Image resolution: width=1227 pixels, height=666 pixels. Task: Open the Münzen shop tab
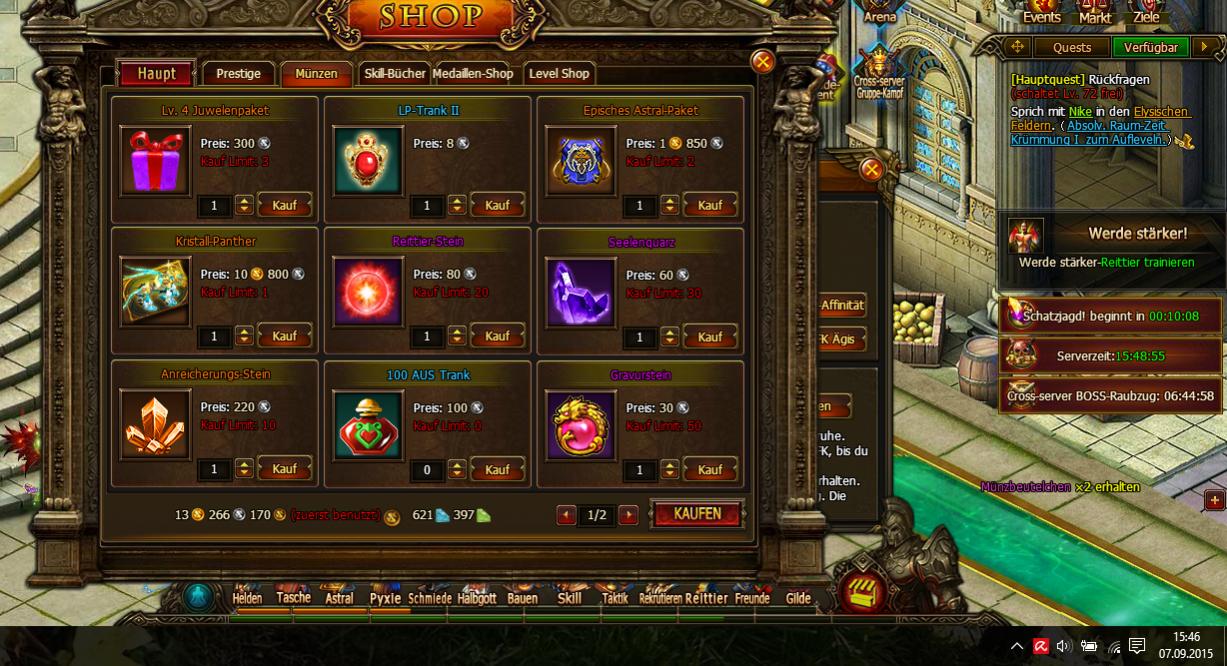point(316,74)
